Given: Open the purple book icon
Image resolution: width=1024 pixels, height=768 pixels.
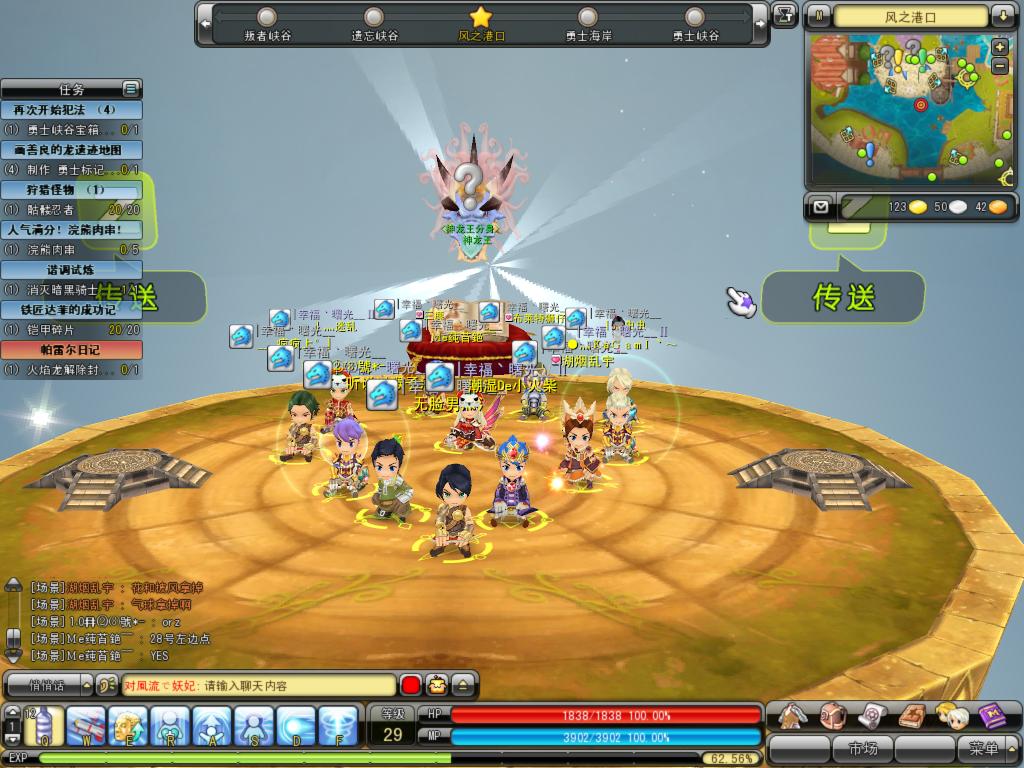Looking at the screenshot, I should tap(992, 716).
